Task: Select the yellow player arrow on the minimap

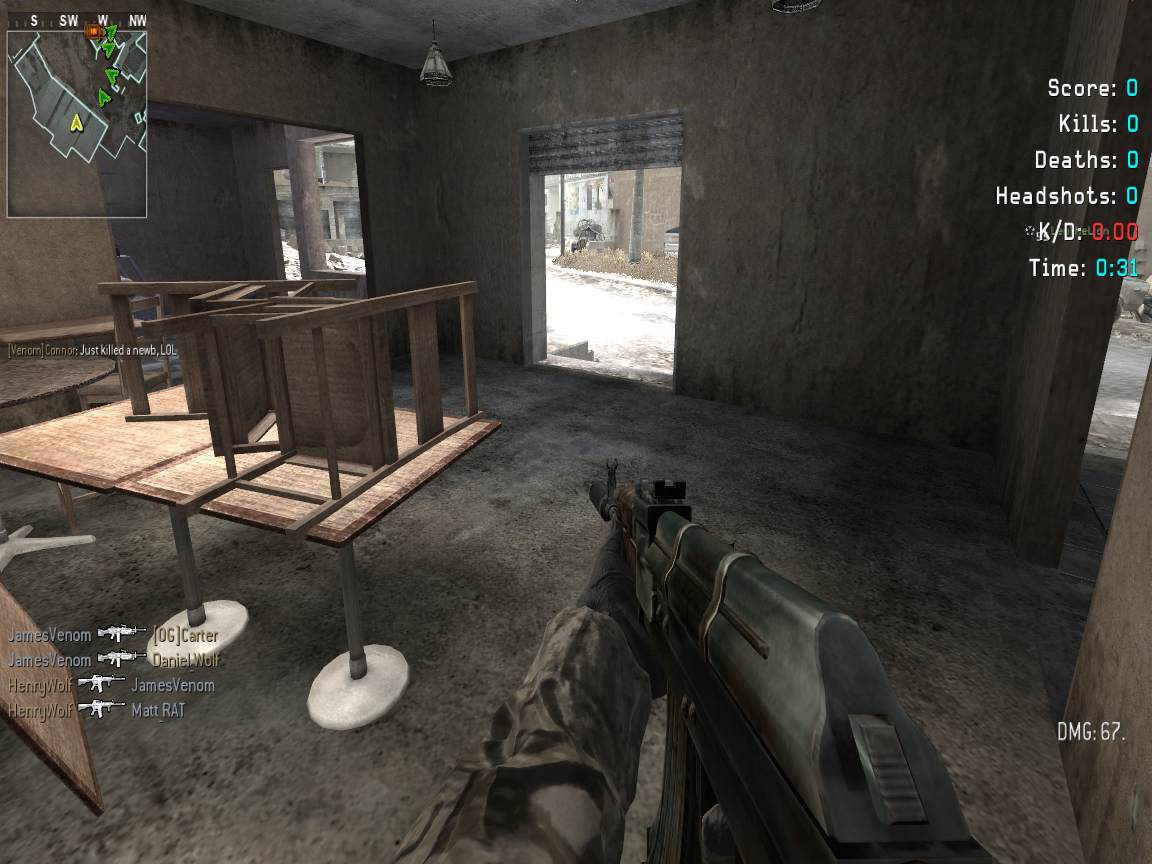Action: coord(75,123)
